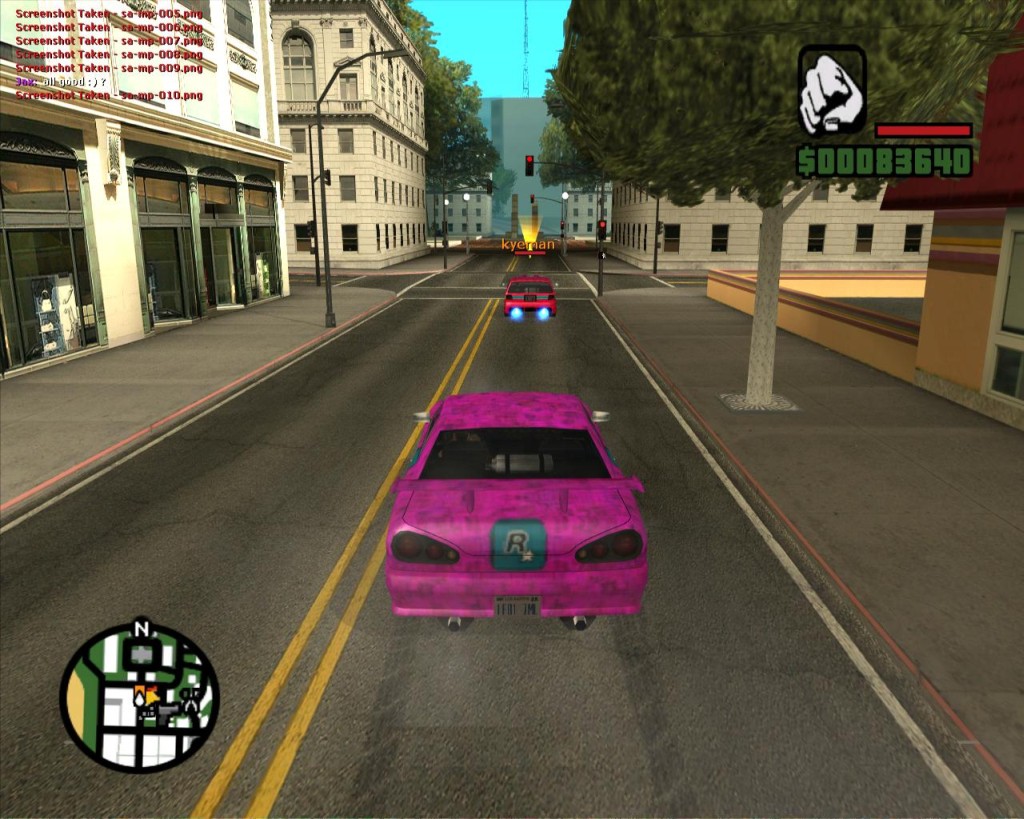This screenshot has height=819, width=1024.
Task: Click the "all good :) ?" chat message
Action: 74,81
